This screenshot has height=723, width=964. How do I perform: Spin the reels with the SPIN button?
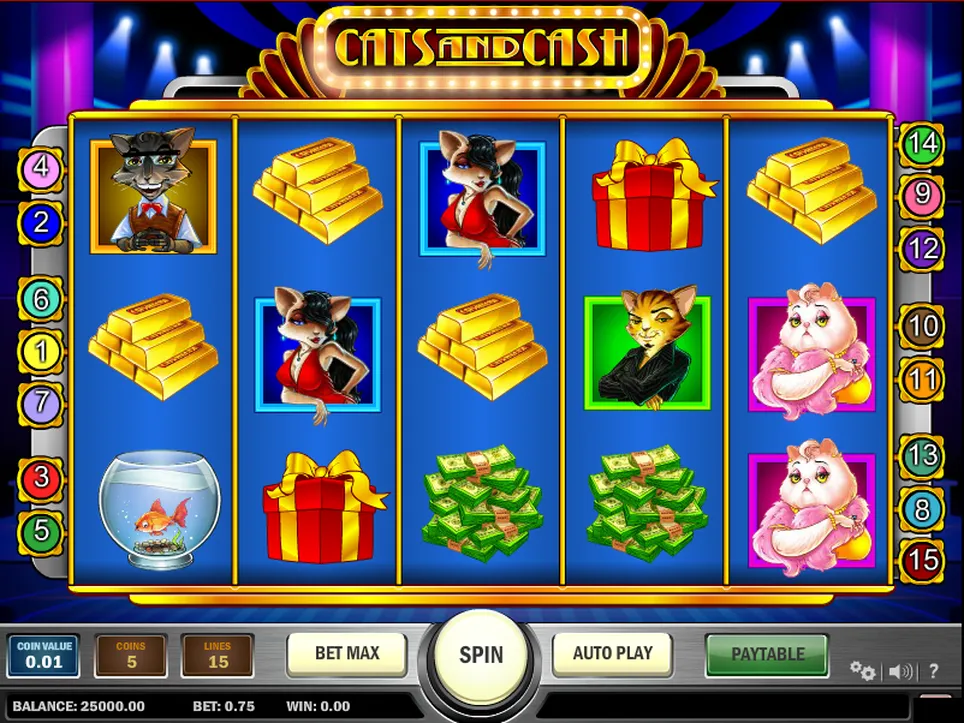click(481, 655)
